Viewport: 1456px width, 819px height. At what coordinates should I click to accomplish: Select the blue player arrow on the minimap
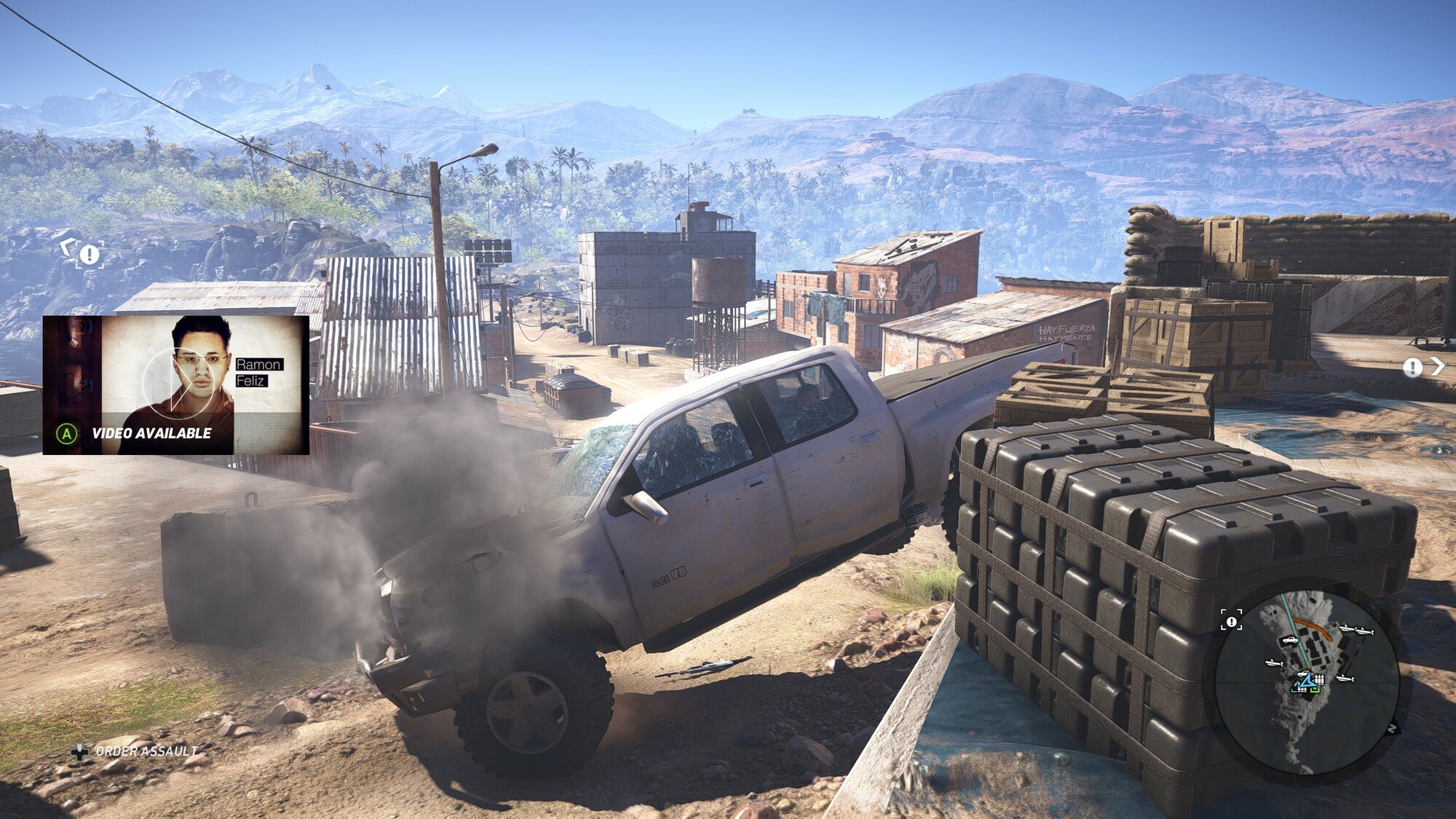(x=1306, y=681)
